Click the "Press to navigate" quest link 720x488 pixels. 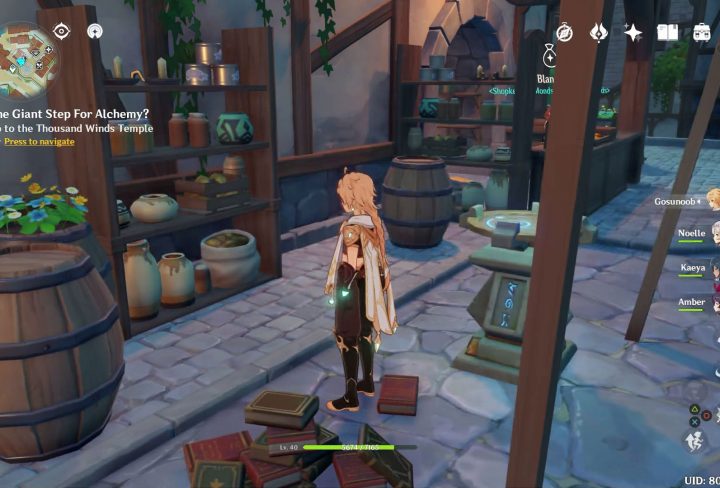tap(38, 142)
